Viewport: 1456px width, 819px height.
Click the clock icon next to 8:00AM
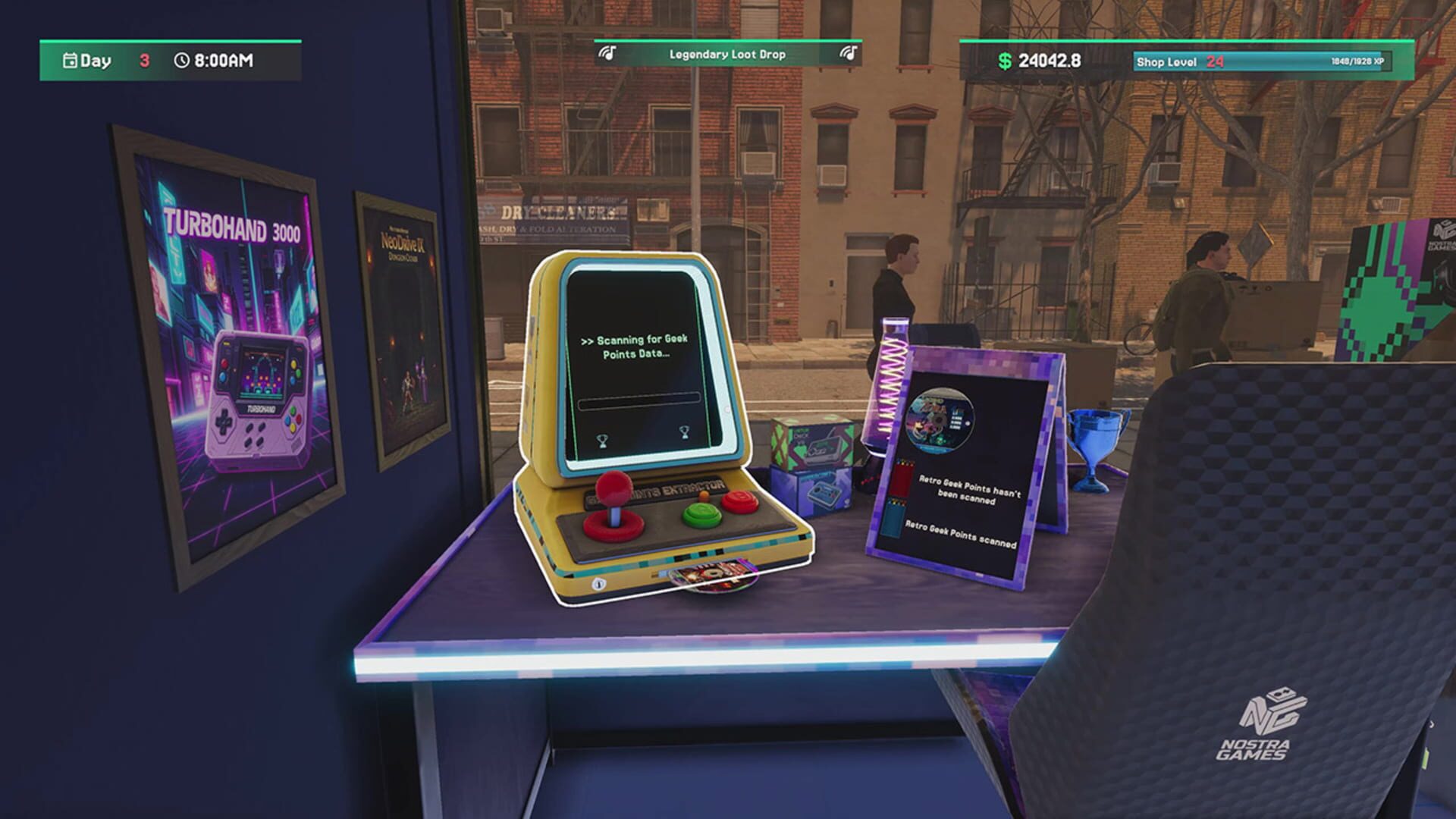(182, 60)
